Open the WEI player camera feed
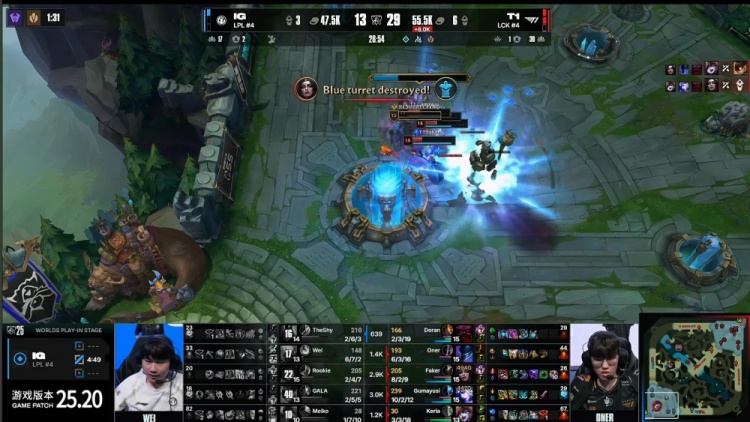Viewport: 750px width, 422px height. coord(149,367)
